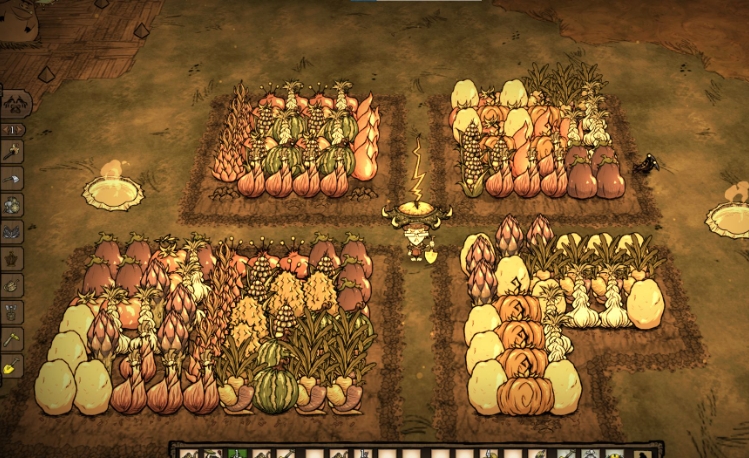Choose the axe pinned recipe

(x=13, y=178)
